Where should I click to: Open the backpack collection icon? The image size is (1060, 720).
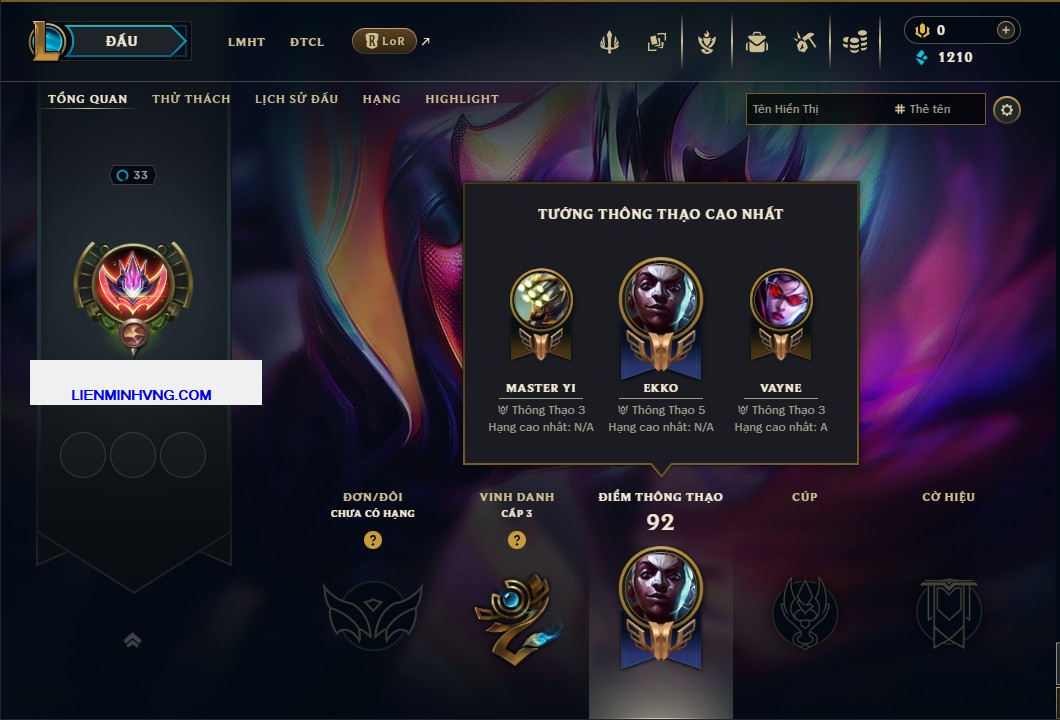pos(756,42)
